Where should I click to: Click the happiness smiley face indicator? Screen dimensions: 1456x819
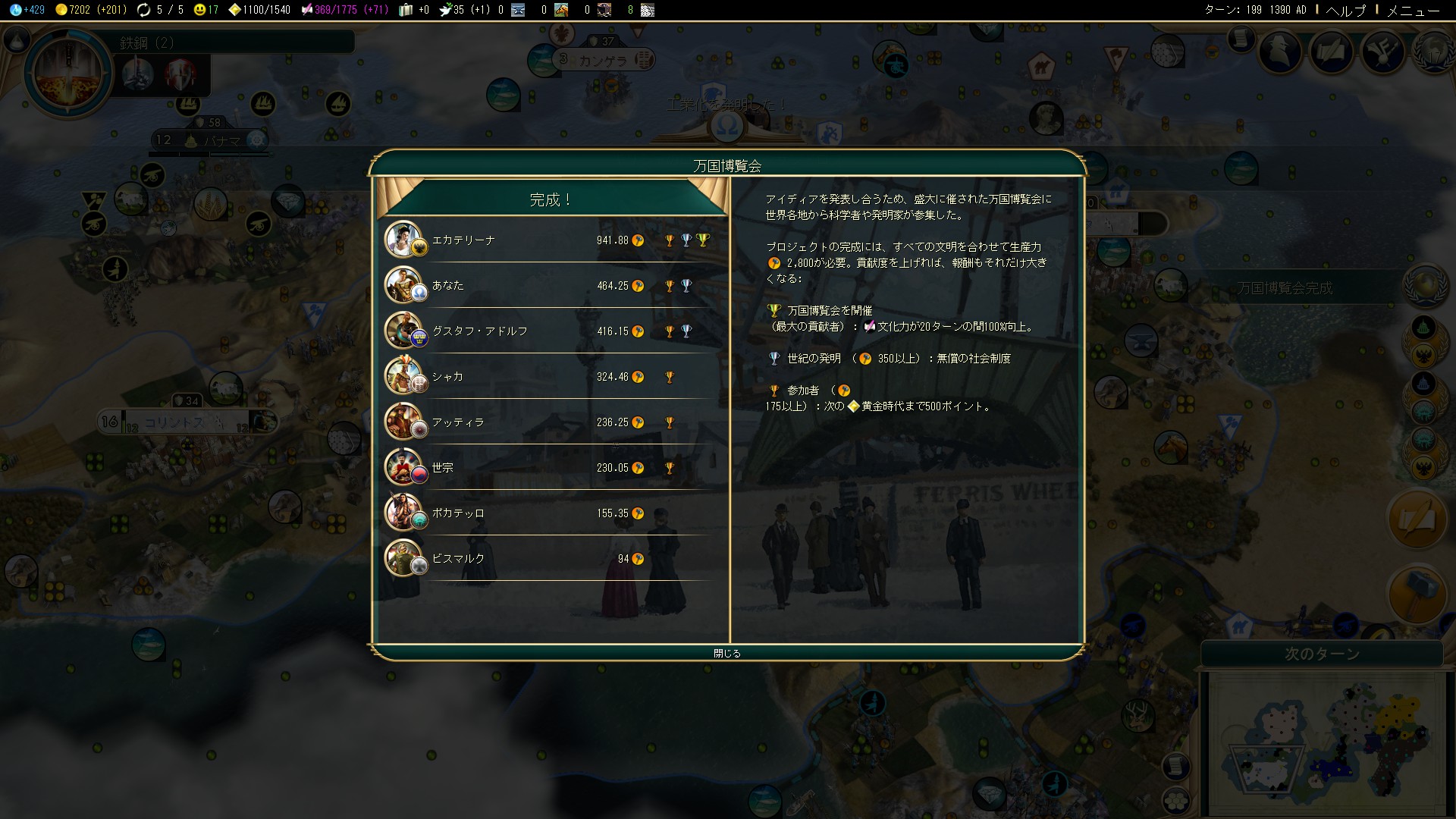206,10
